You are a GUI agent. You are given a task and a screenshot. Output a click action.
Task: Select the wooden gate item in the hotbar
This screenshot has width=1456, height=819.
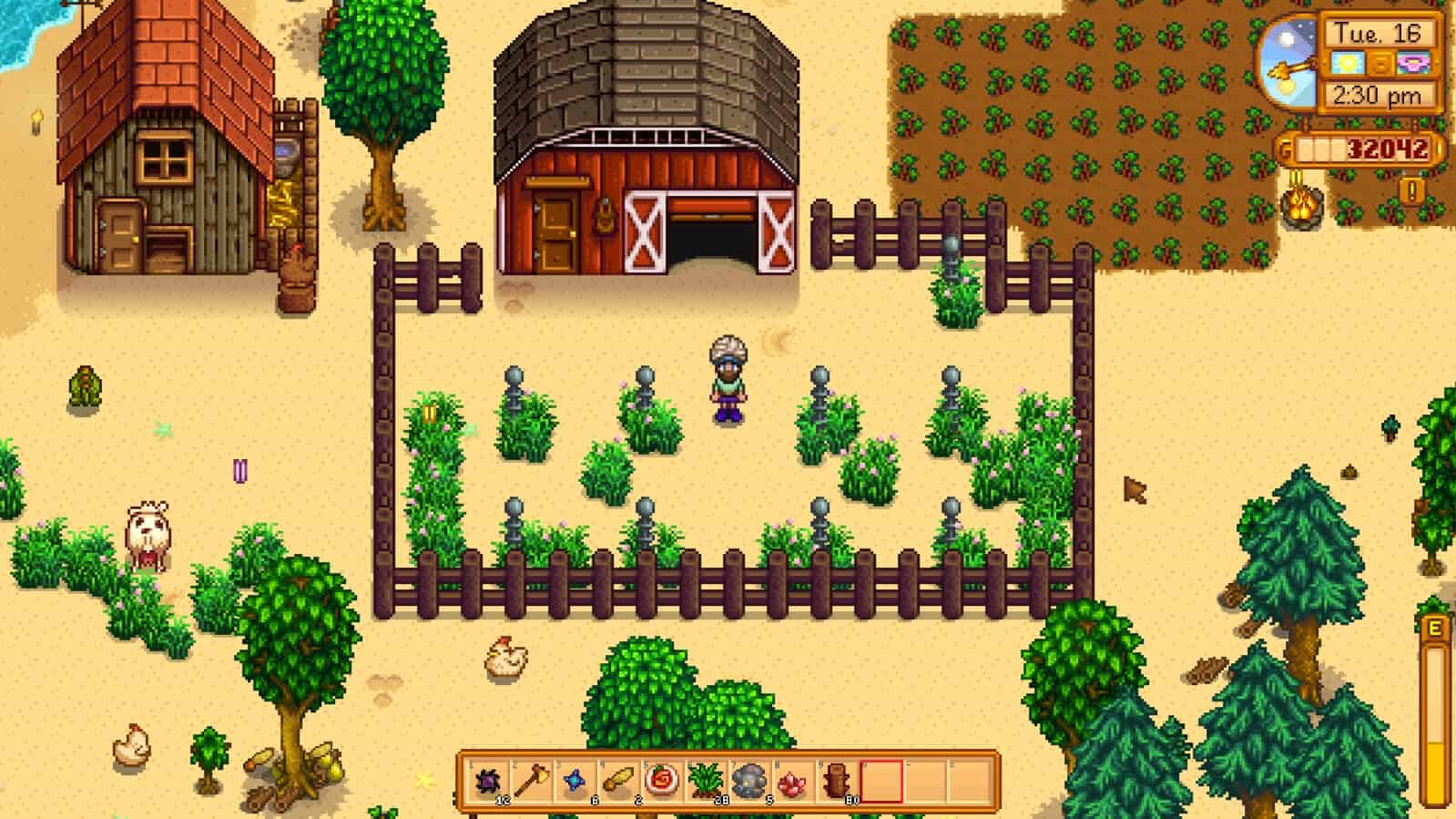coord(838,781)
